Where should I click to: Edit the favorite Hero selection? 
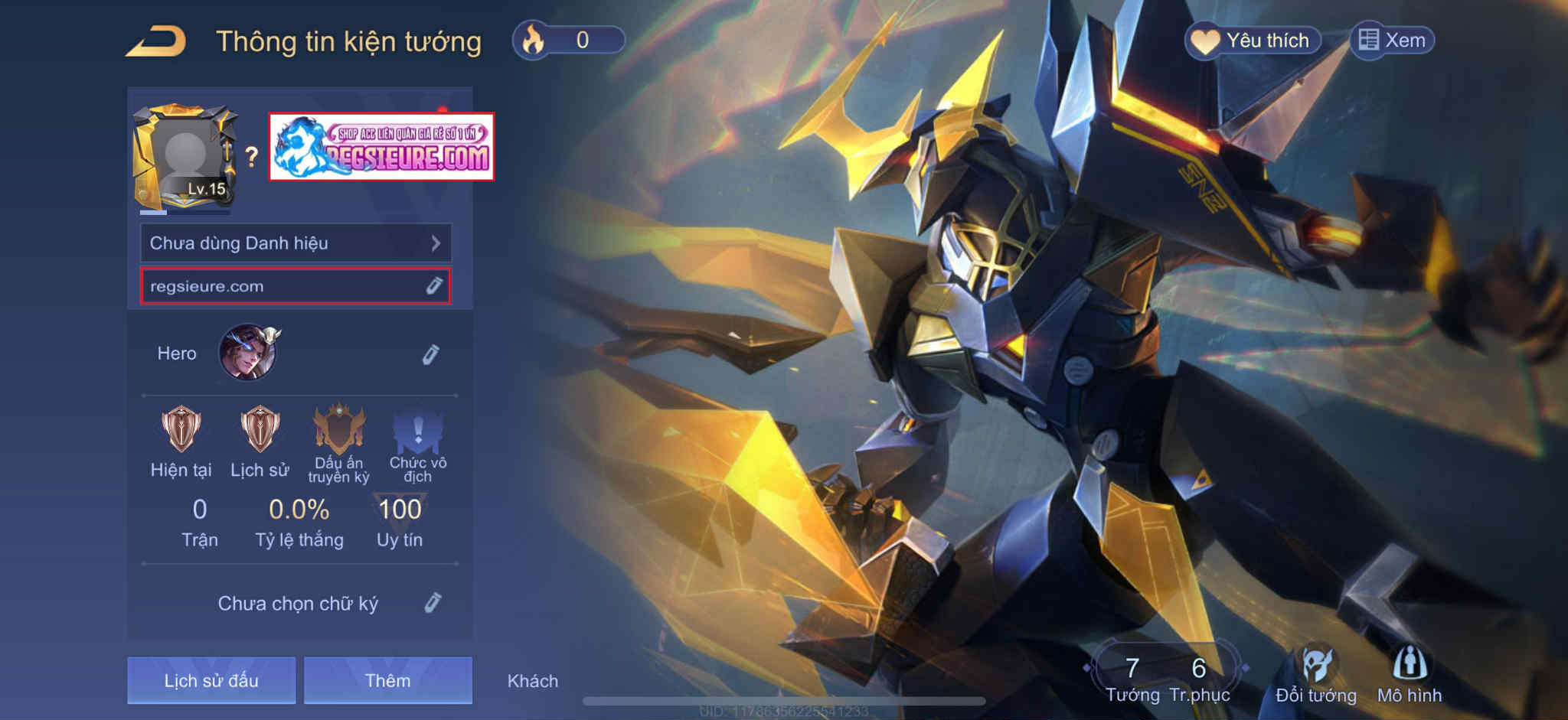[430, 354]
